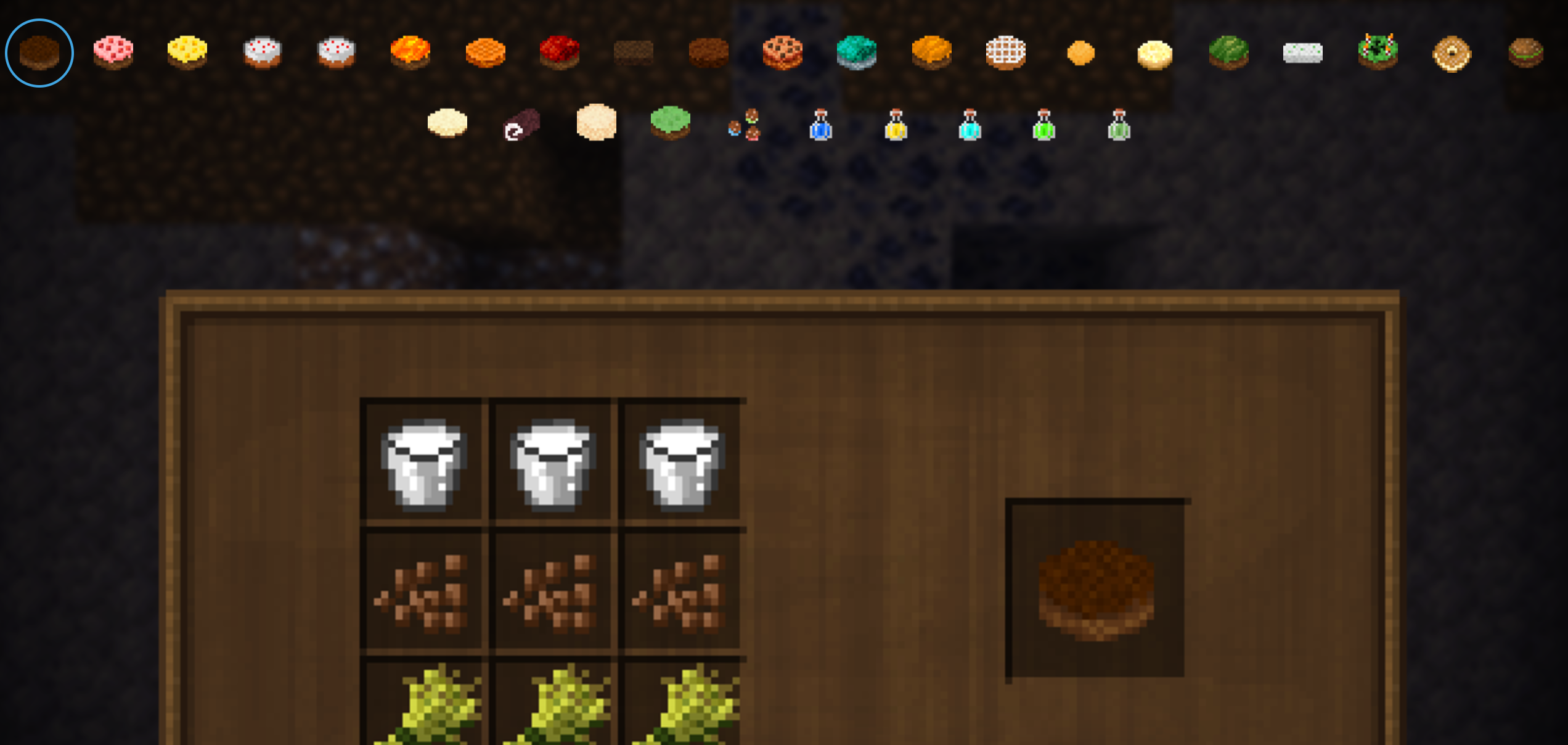This screenshot has height=745, width=1568.
Task: Select the chocolate chip cookie icon
Action: tap(782, 53)
